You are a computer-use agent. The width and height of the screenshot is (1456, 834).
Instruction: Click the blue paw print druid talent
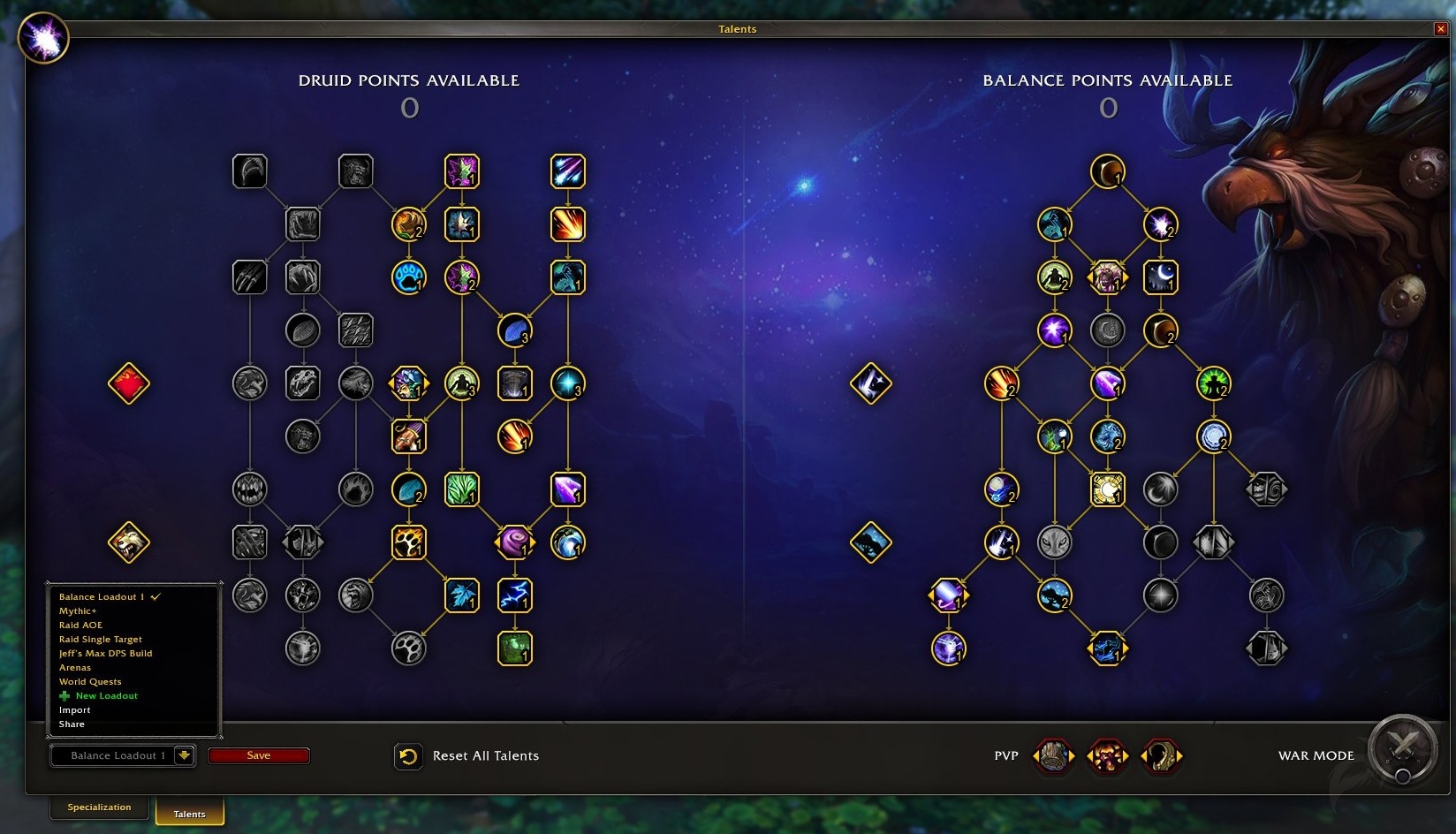click(x=408, y=277)
